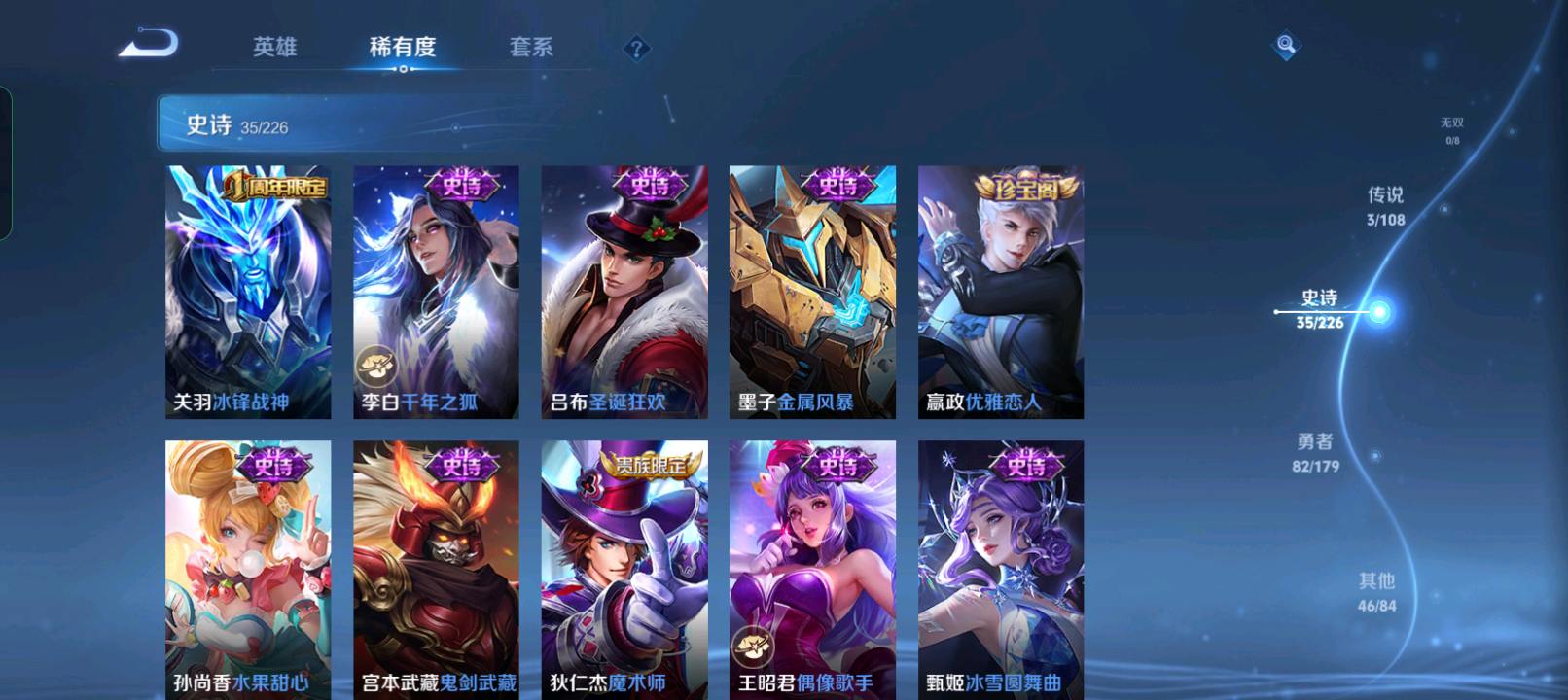Open the question mark help icon
The image size is (1568, 700).
pyautogui.click(x=636, y=49)
